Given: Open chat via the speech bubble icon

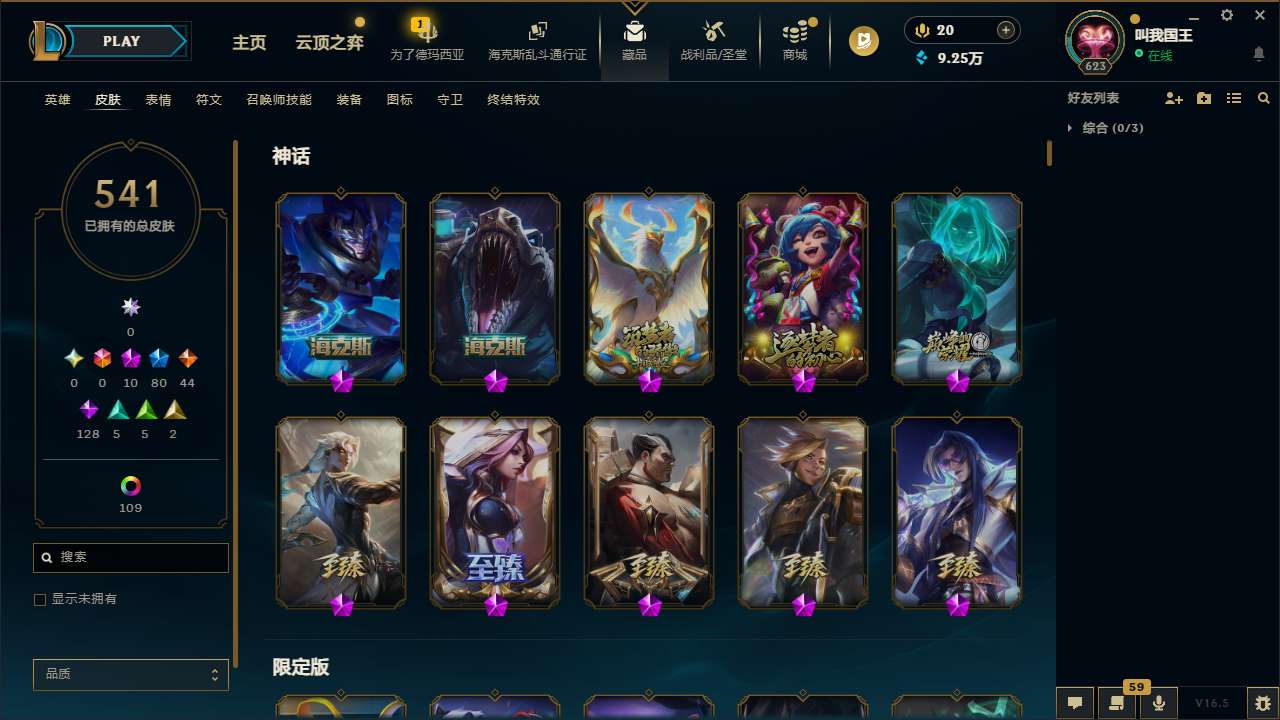Looking at the screenshot, I should [1074, 702].
